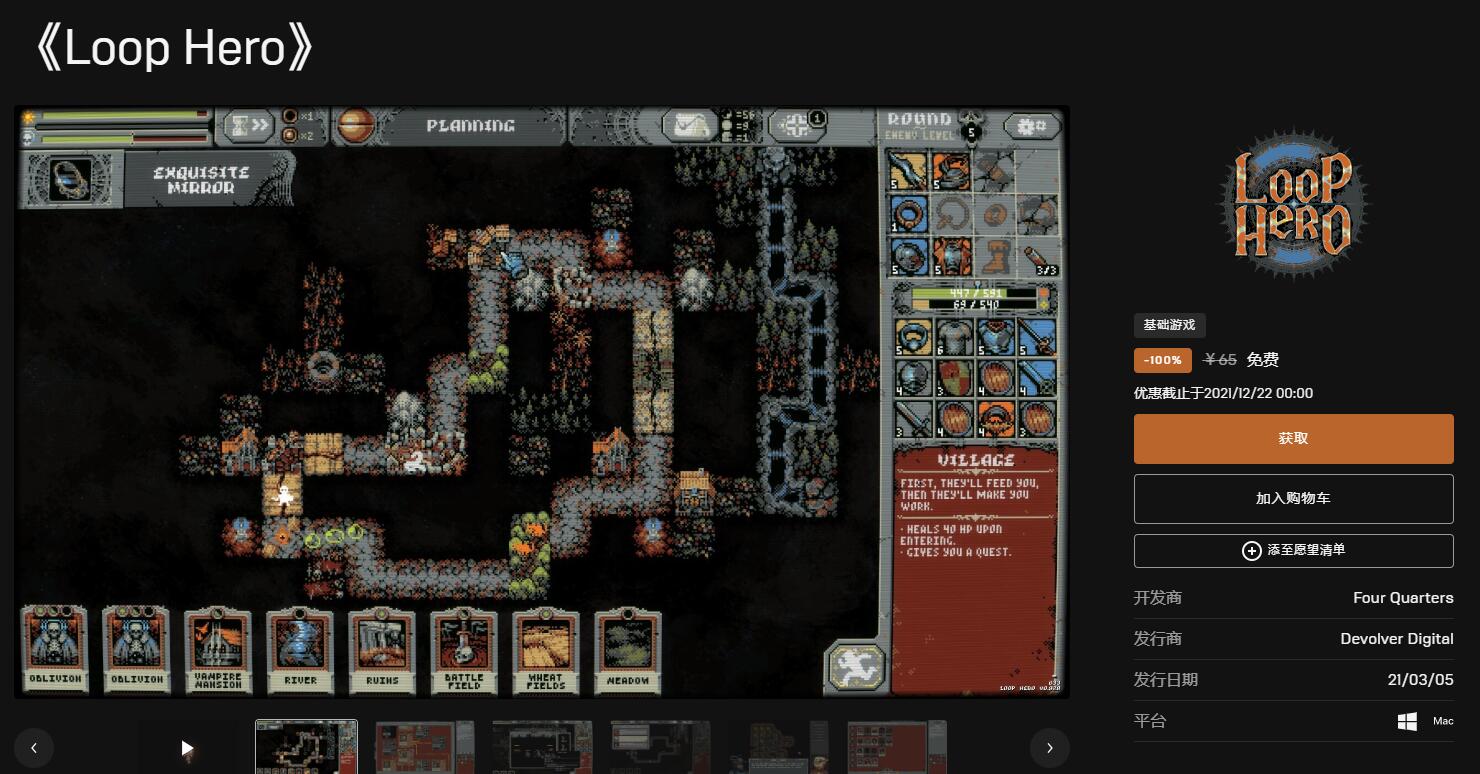Pick the River card from hand
The width and height of the screenshot is (1480, 774).
pos(300,649)
